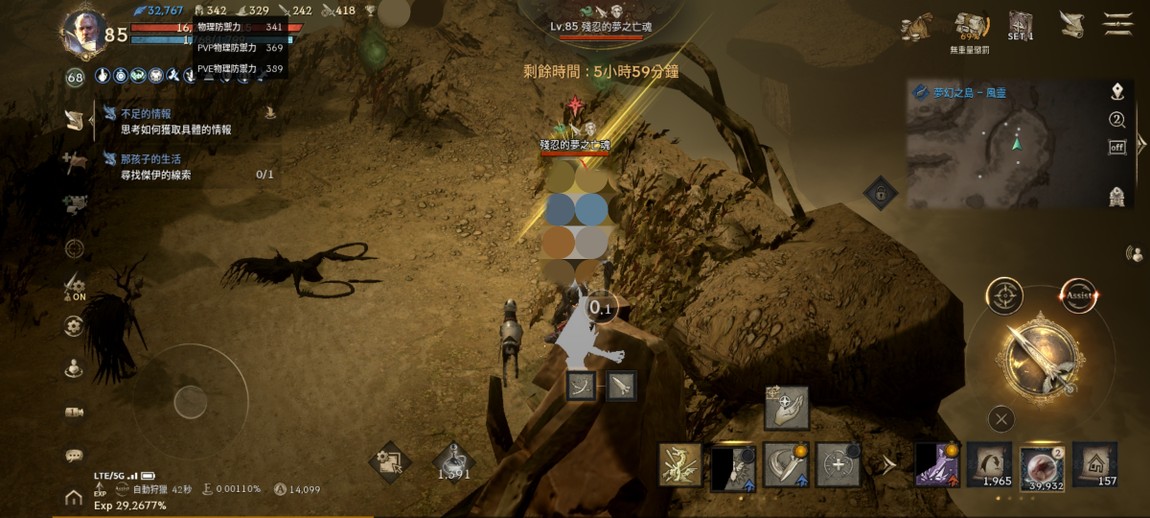Open the quest scroll with quill

pos(1072,24)
